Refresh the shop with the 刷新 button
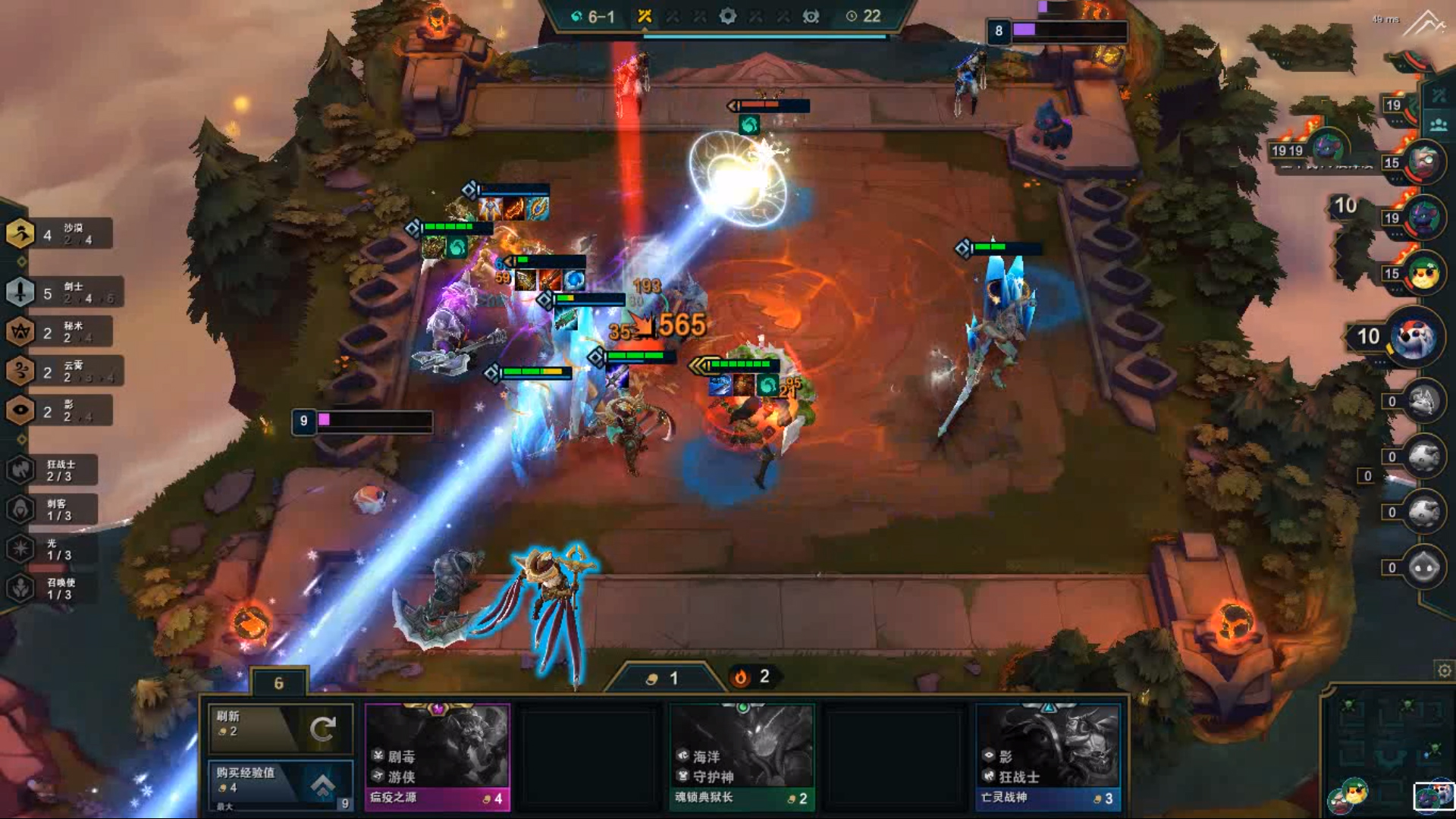Image resolution: width=1456 pixels, height=819 pixels. tap(280, 727)
